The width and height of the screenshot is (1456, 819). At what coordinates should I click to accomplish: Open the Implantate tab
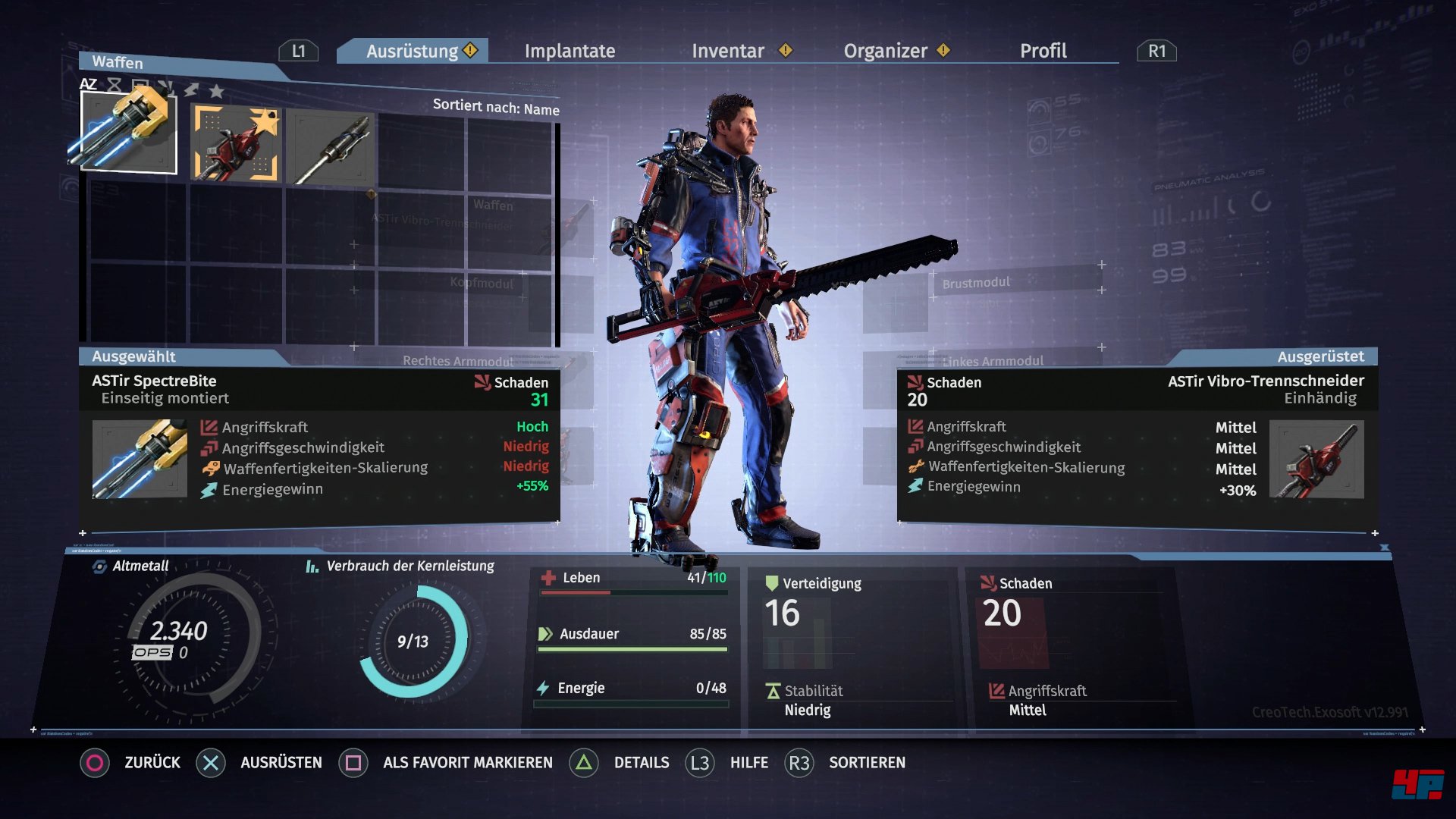(x=570, y=51)
